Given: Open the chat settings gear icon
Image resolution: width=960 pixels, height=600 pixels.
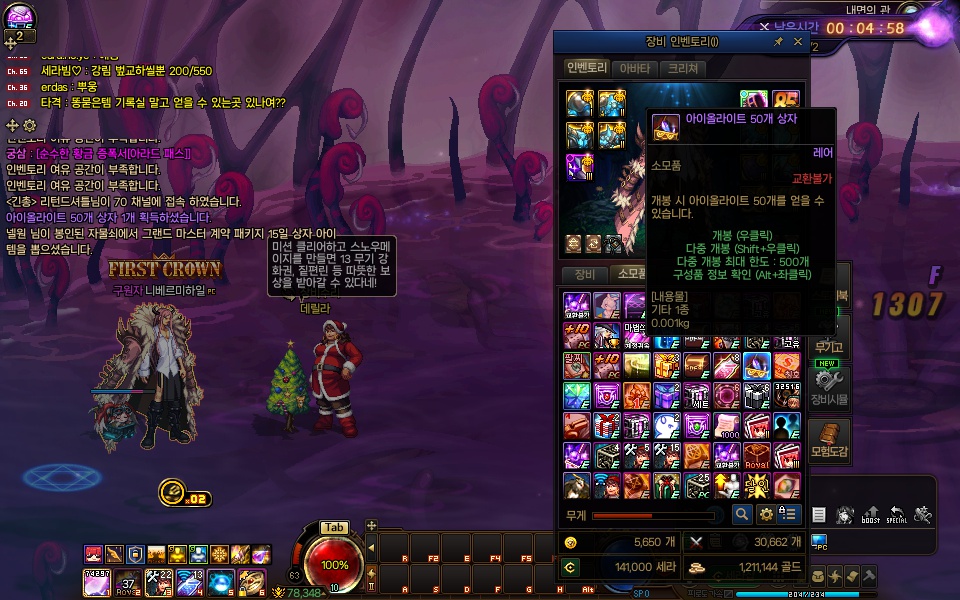Looking at the screenshot, I should pos(30,125).
